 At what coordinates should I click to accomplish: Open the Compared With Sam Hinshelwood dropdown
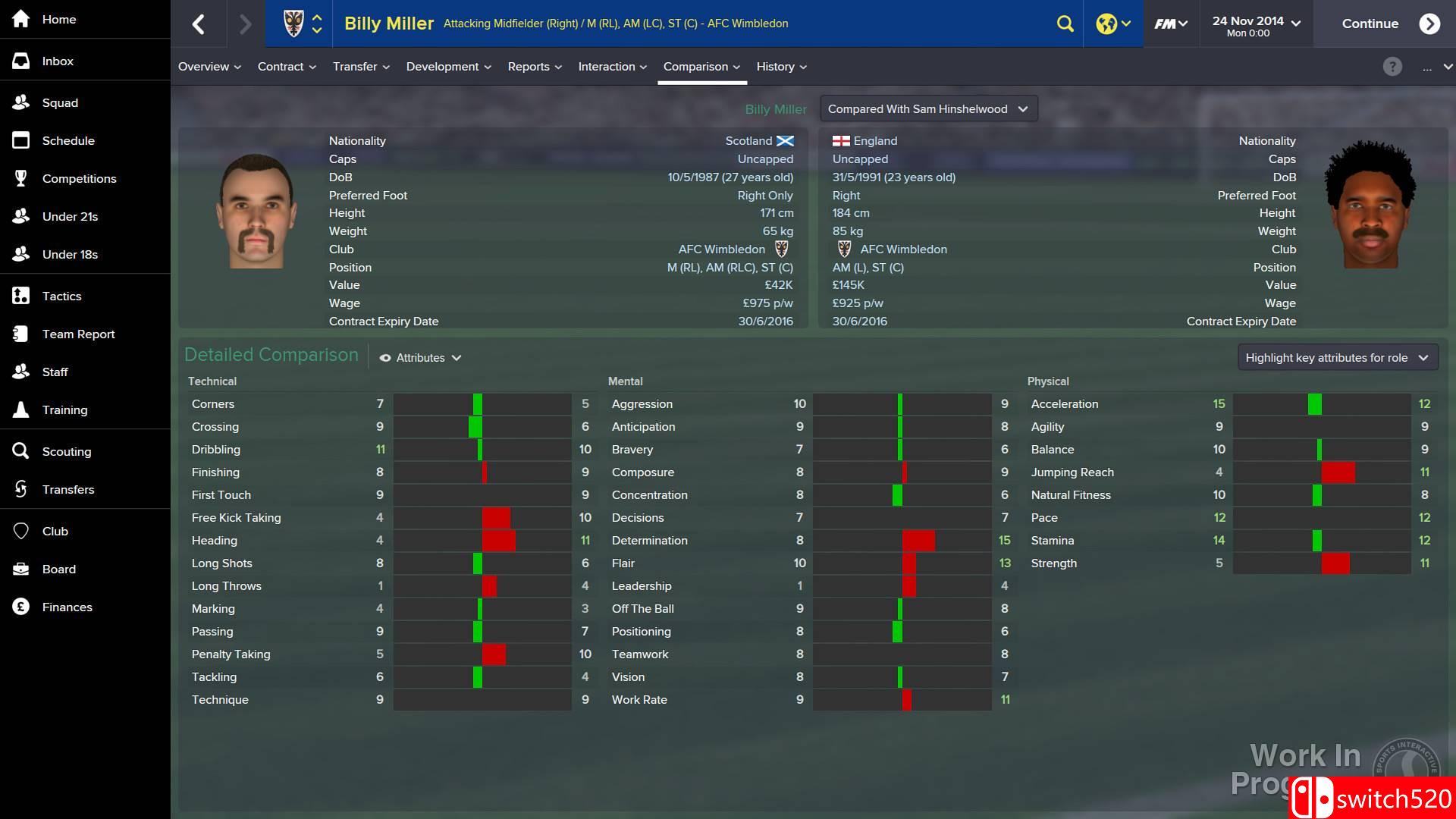pyautogui.click(x=927, y=108)
